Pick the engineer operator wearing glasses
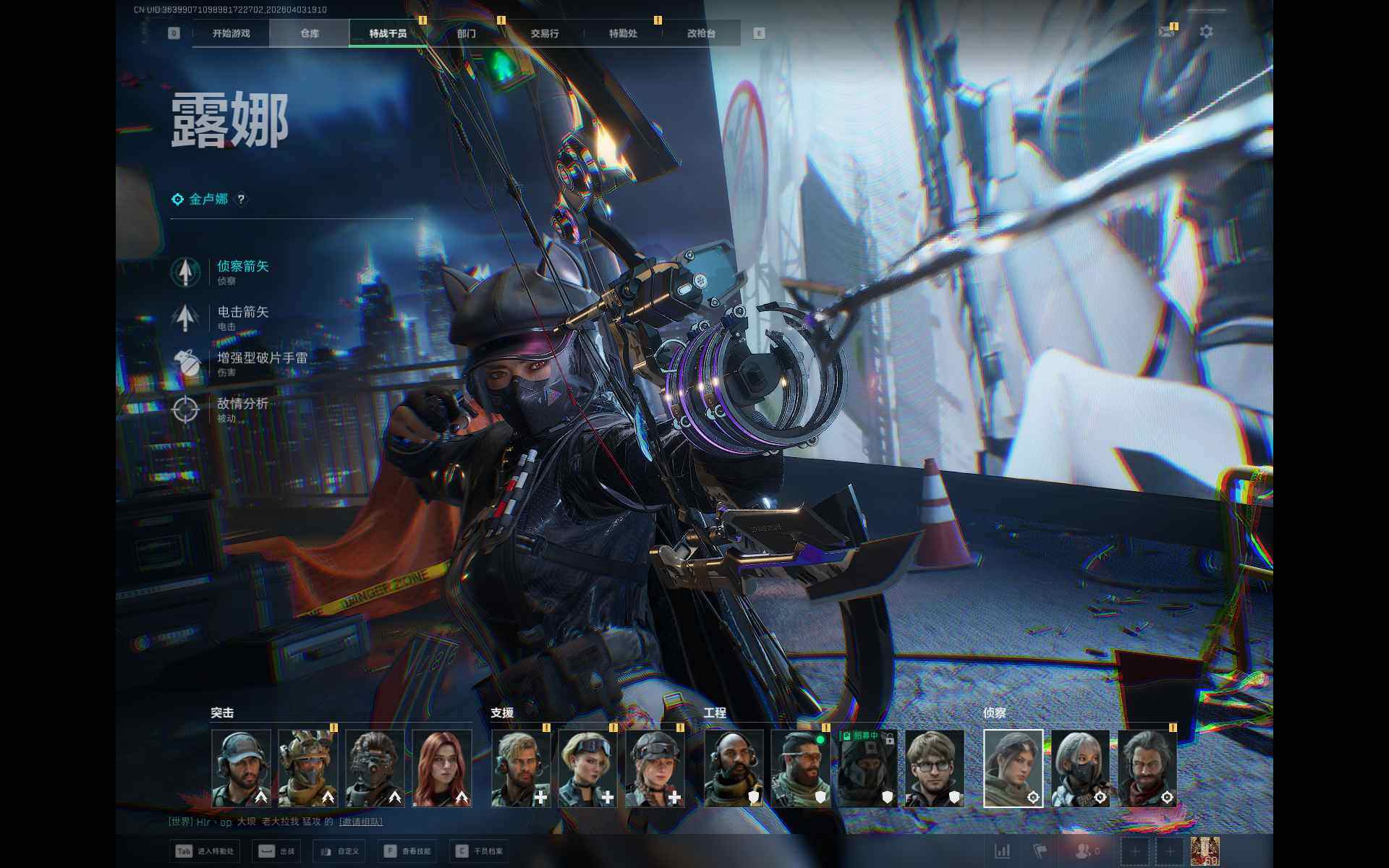The height and width of the screenshot is (868, 1389). (x=934, y=767)
